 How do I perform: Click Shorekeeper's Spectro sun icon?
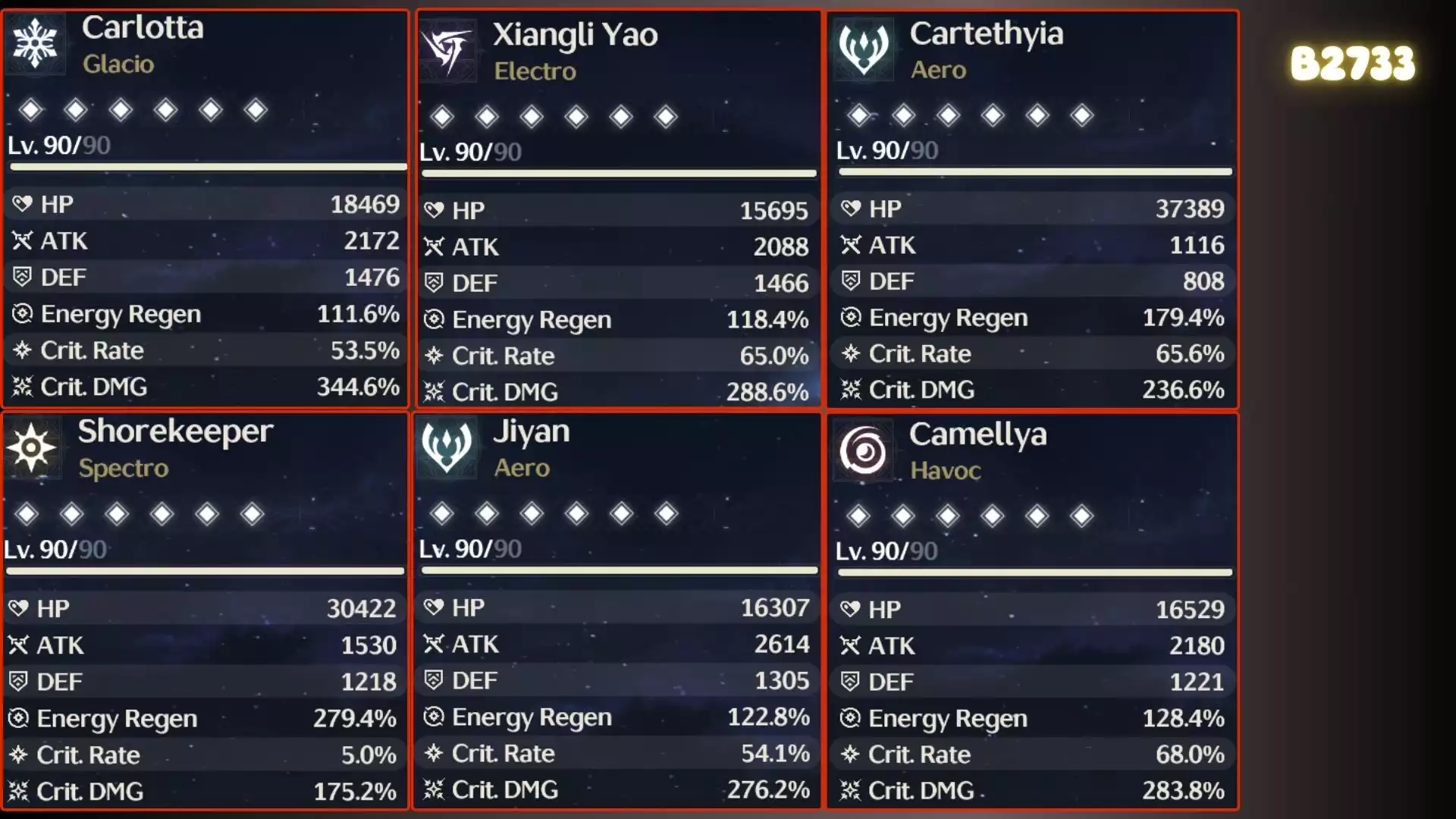[x=31, y=447]
